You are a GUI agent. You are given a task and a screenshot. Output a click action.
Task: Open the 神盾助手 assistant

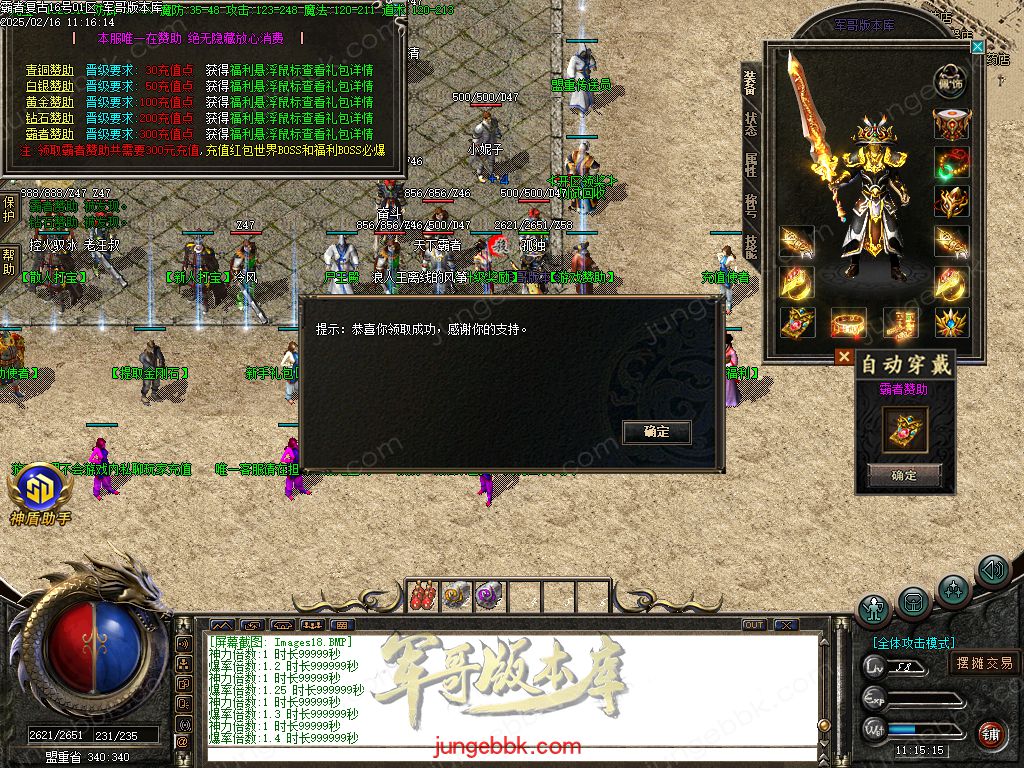40,490
